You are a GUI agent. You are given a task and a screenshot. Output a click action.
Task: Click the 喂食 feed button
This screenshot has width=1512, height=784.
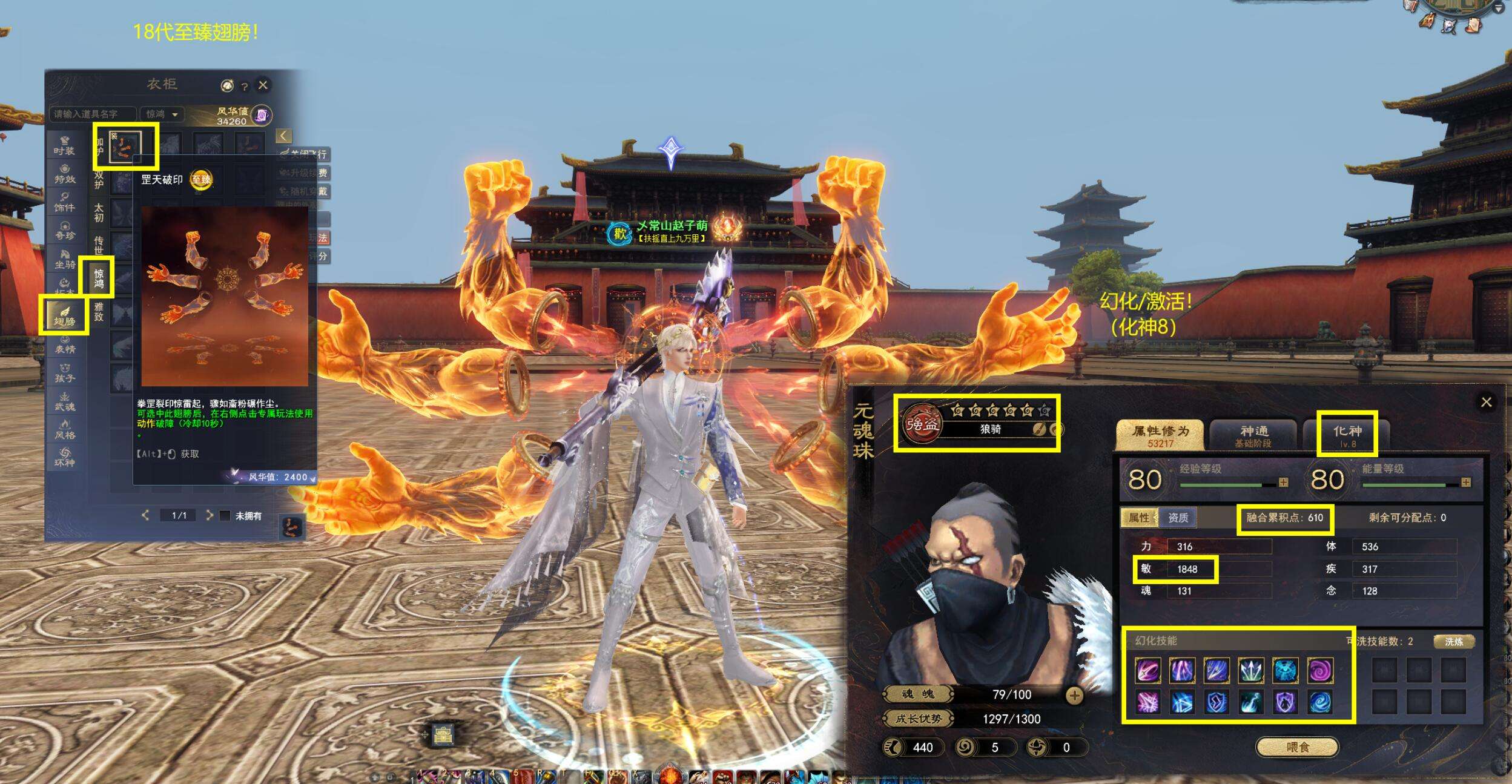(1296, 747)
